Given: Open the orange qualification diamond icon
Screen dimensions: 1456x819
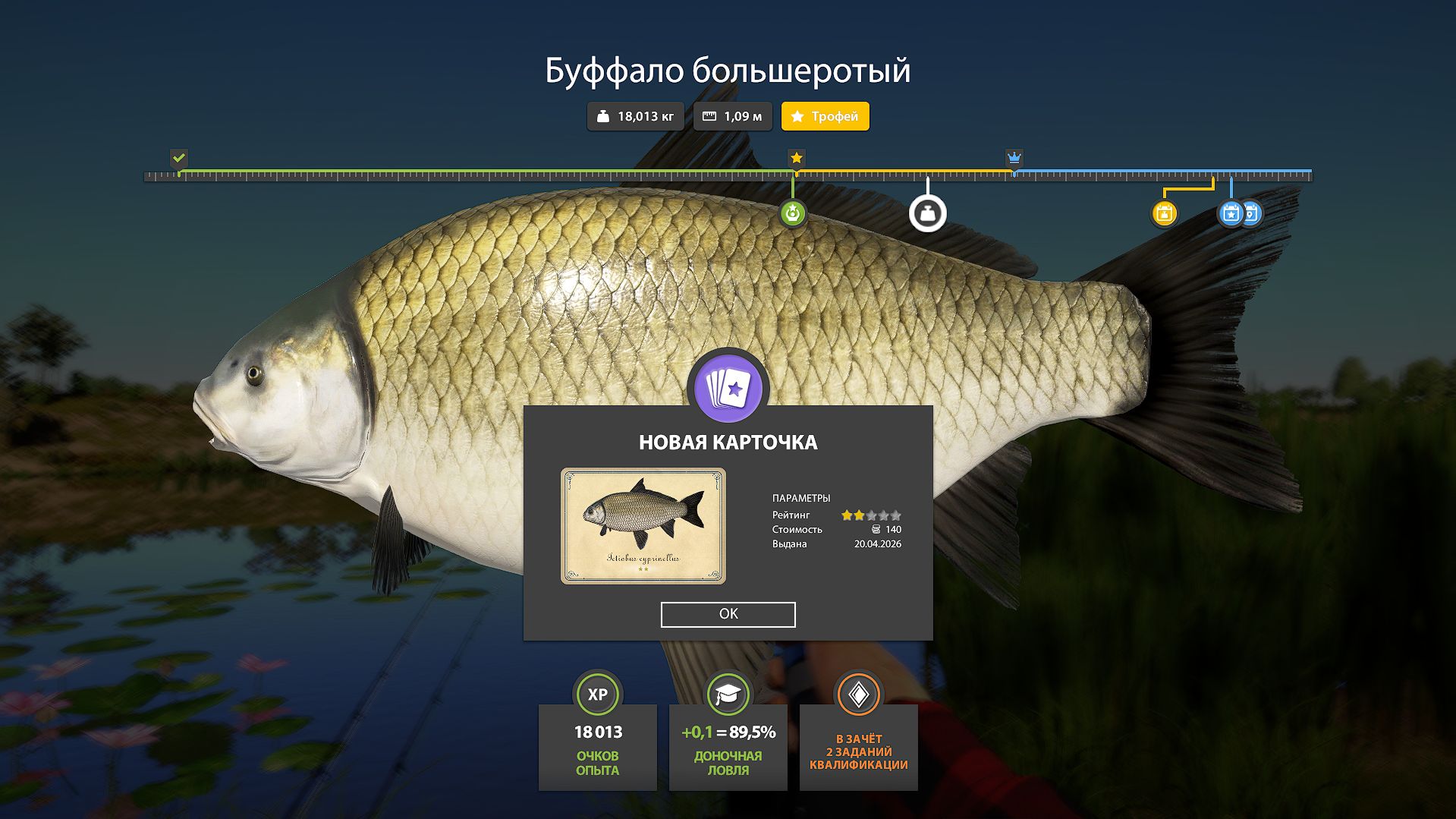Looking at the screenshot, I should pos(858,693).
